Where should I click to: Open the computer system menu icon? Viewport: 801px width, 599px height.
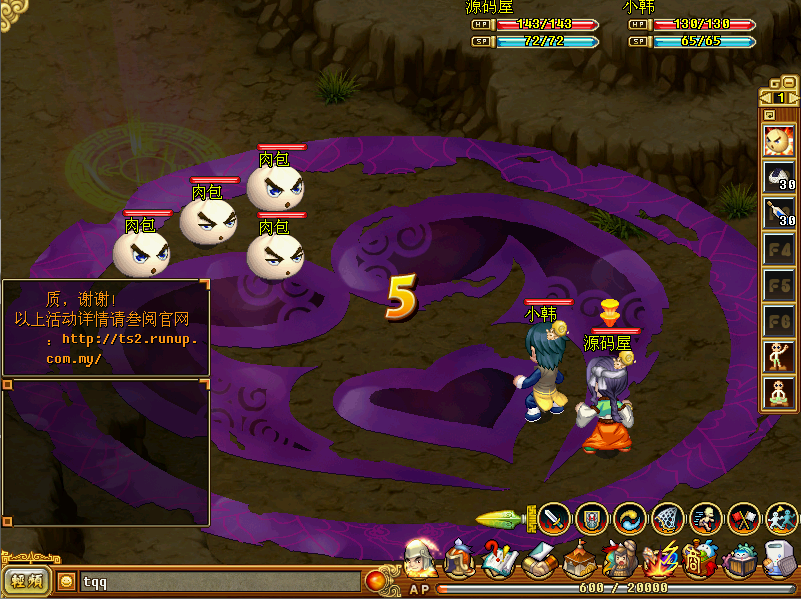(779, 560)
